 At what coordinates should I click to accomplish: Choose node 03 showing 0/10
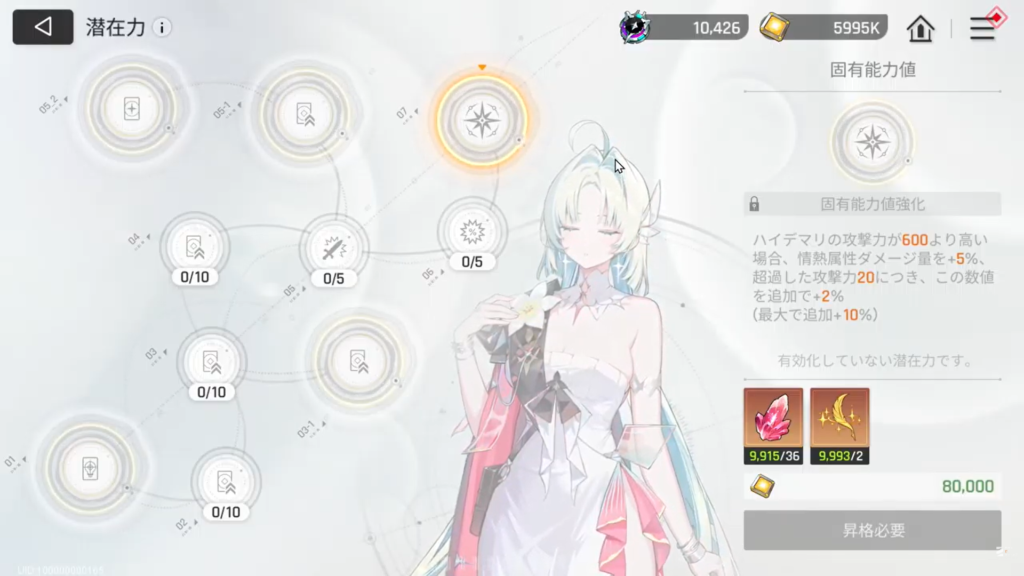click(x=211, y=362)
